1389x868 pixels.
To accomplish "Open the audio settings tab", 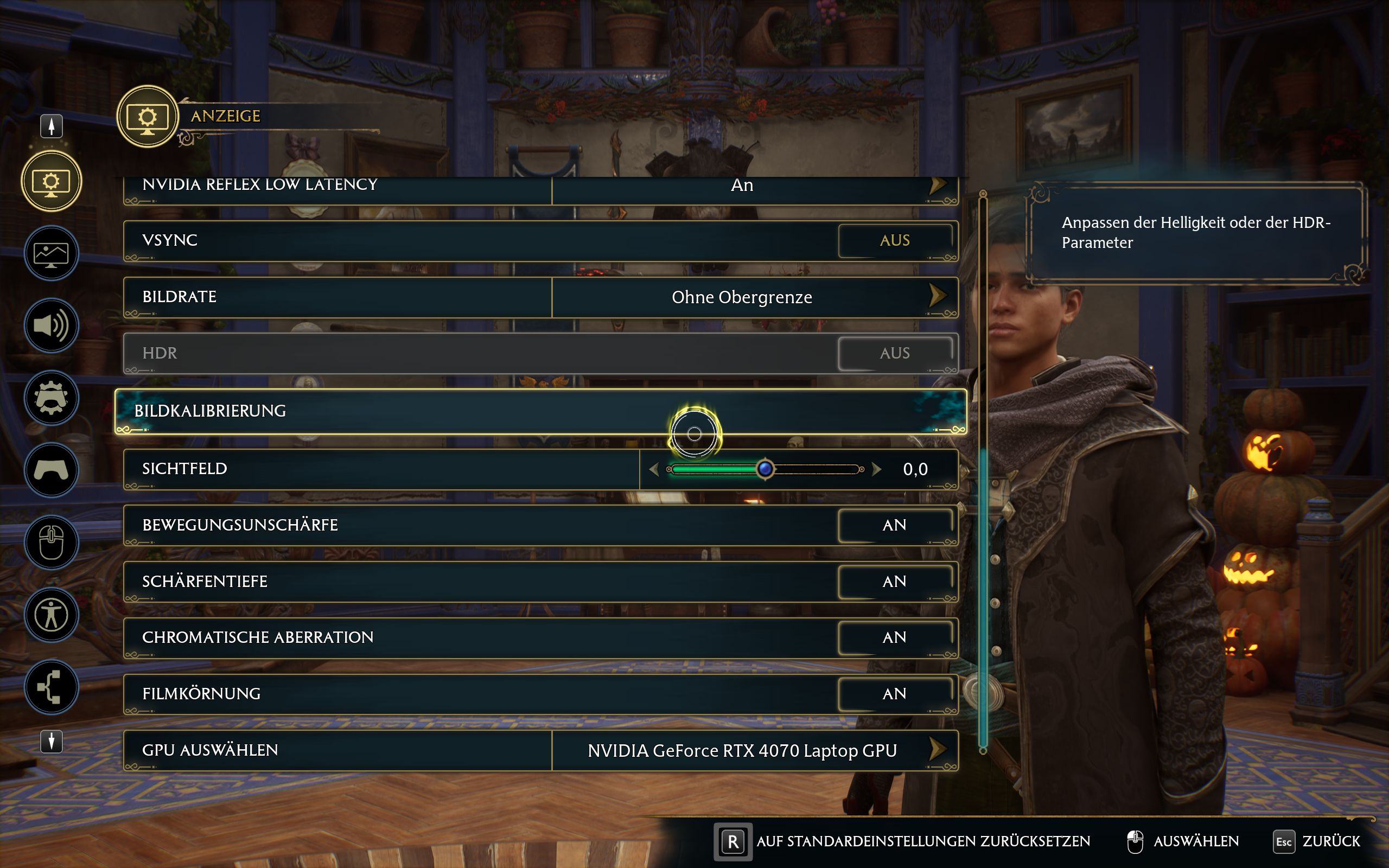I will (51, 325).
